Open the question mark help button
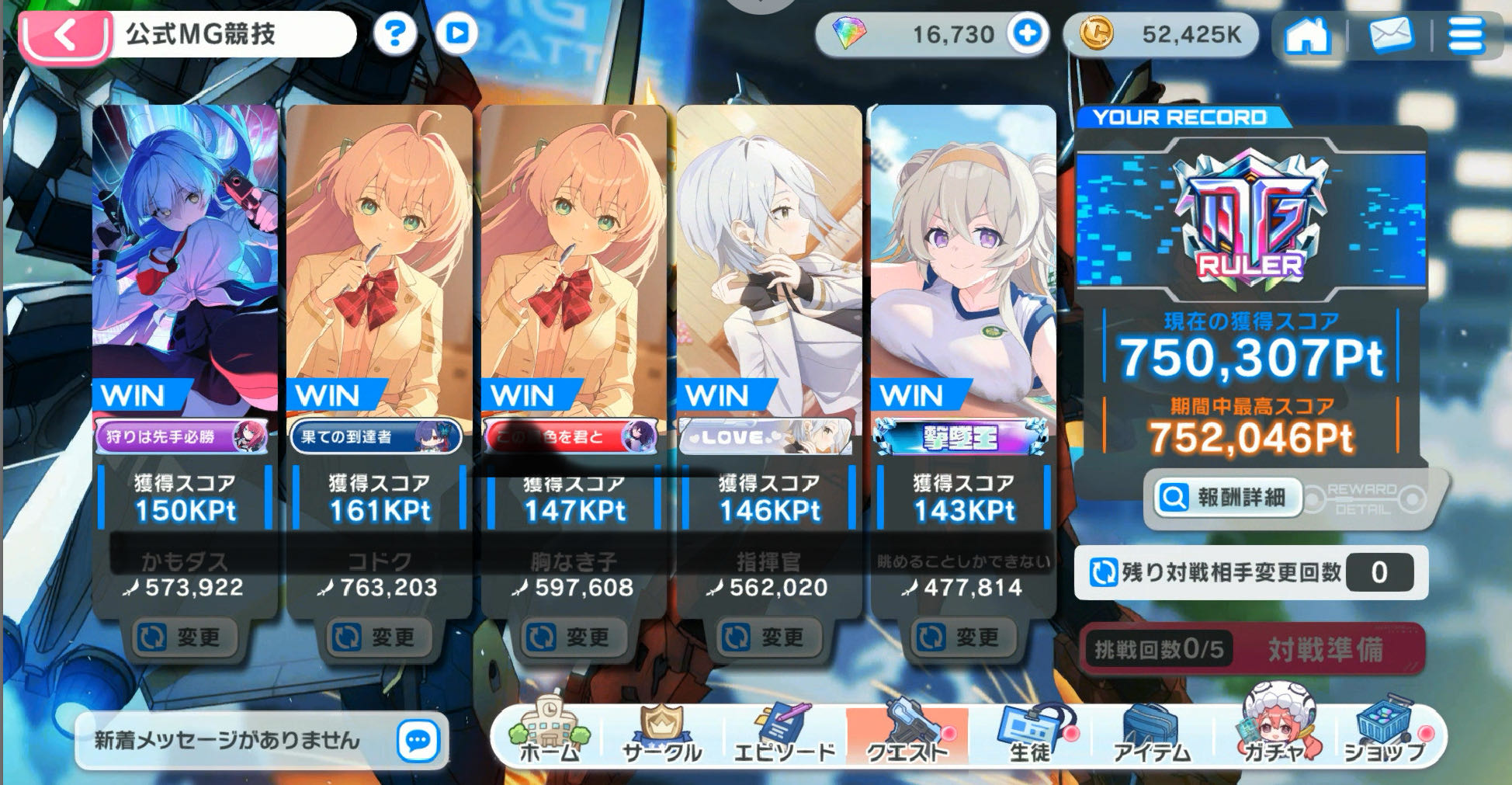 (x=395, y=33)
